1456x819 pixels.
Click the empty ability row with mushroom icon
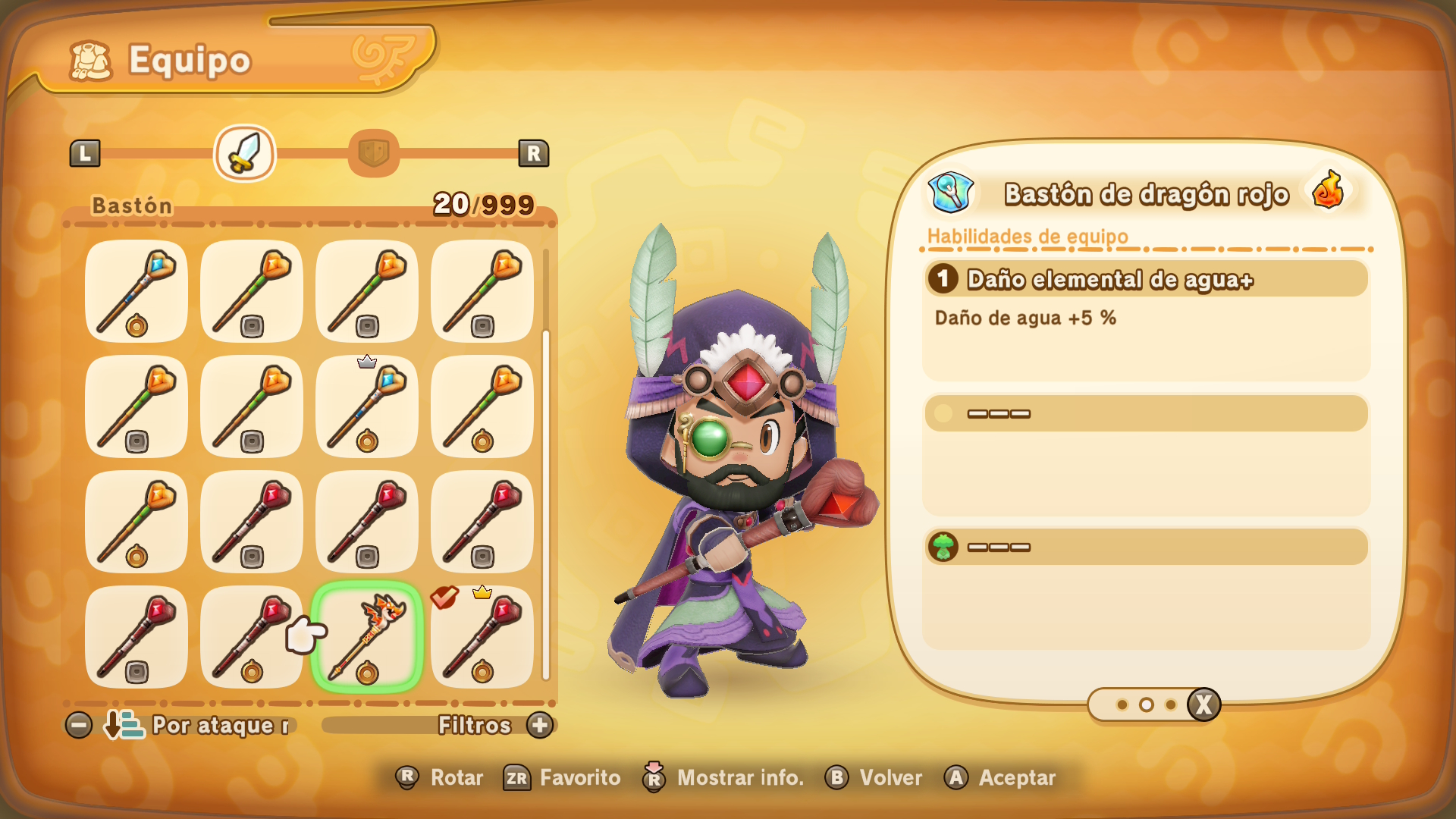(x=1146, y=547)
